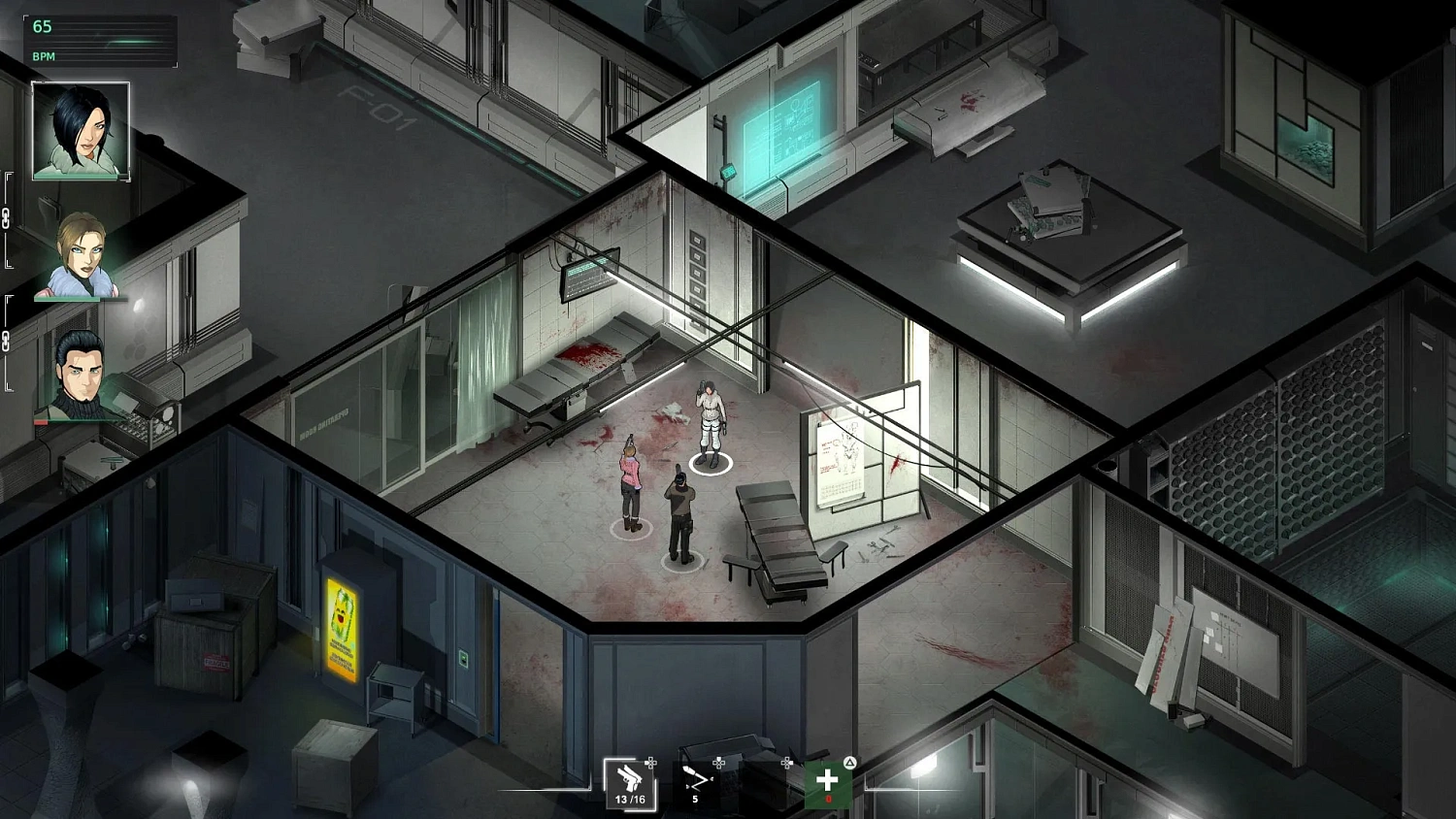Click the red item counter on the medkit
Viewport: 1456px width, 819px height.
click(829, 799)
